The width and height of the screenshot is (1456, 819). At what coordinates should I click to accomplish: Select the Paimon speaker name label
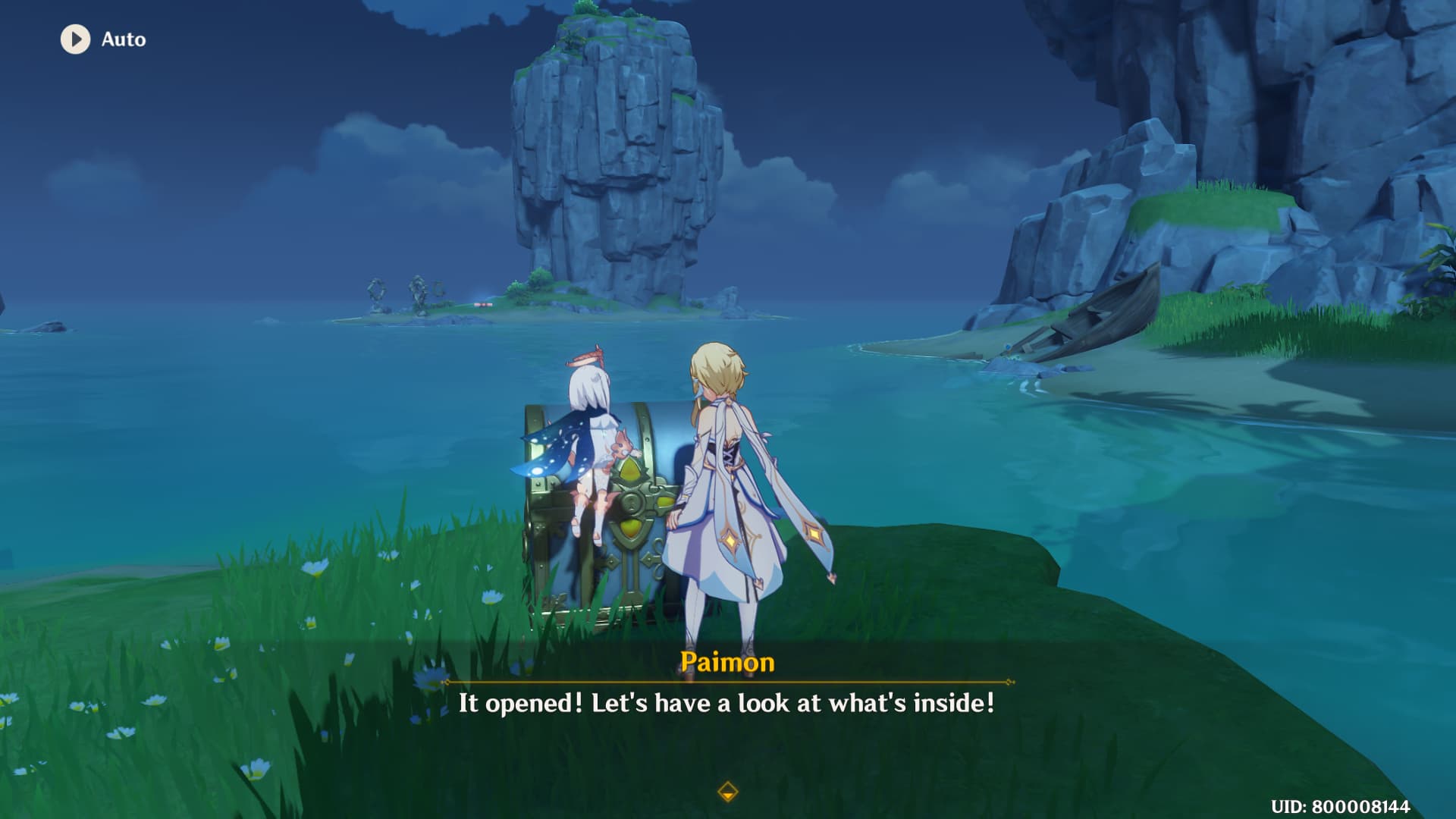[x=727, y=662]
